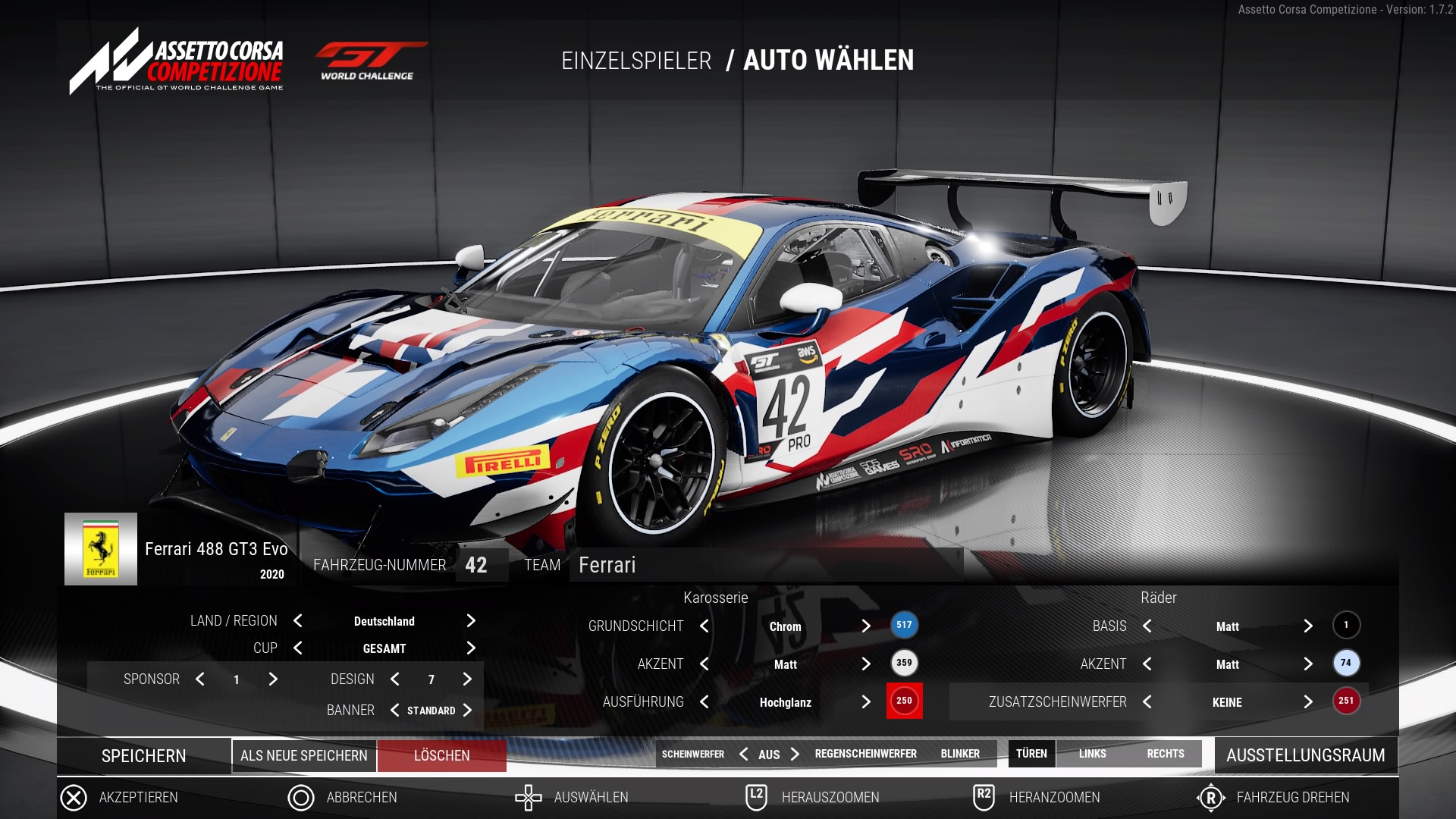Open the RECHTS door
Image resolution: width=1456 pixels, height=819 pixels.
click(1165, 754)
